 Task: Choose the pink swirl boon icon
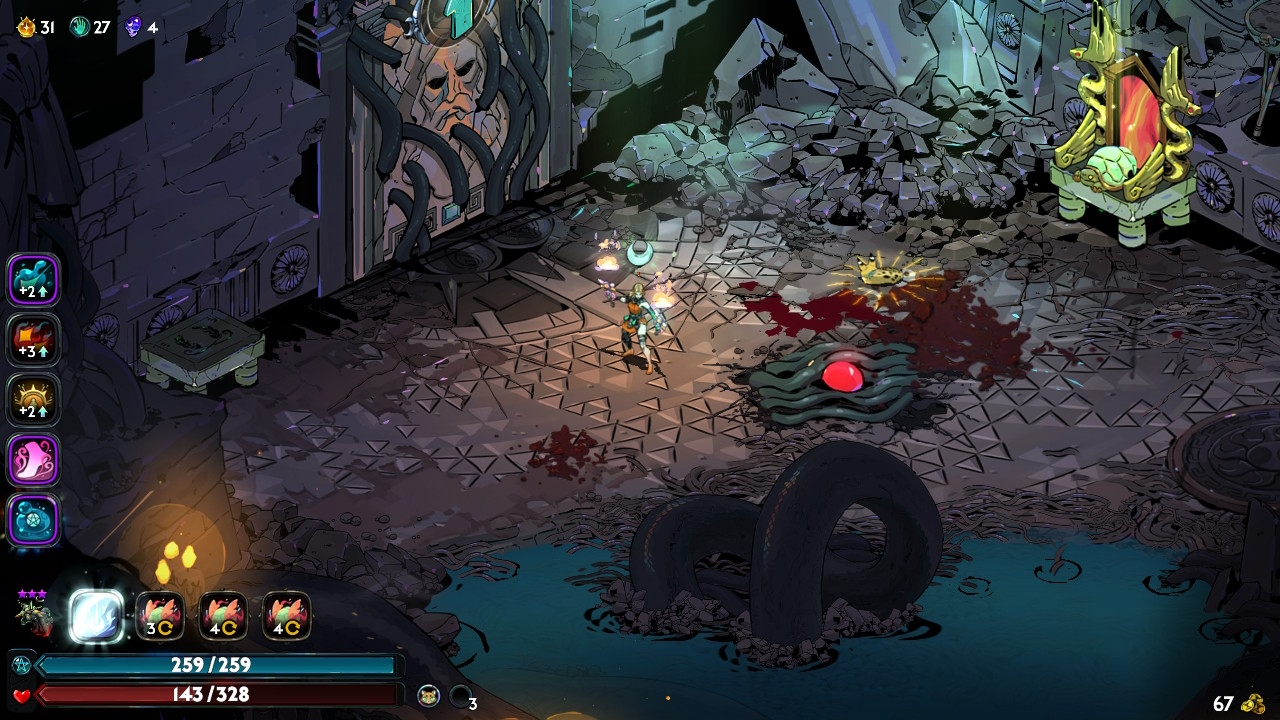click(x=34, y=460)
